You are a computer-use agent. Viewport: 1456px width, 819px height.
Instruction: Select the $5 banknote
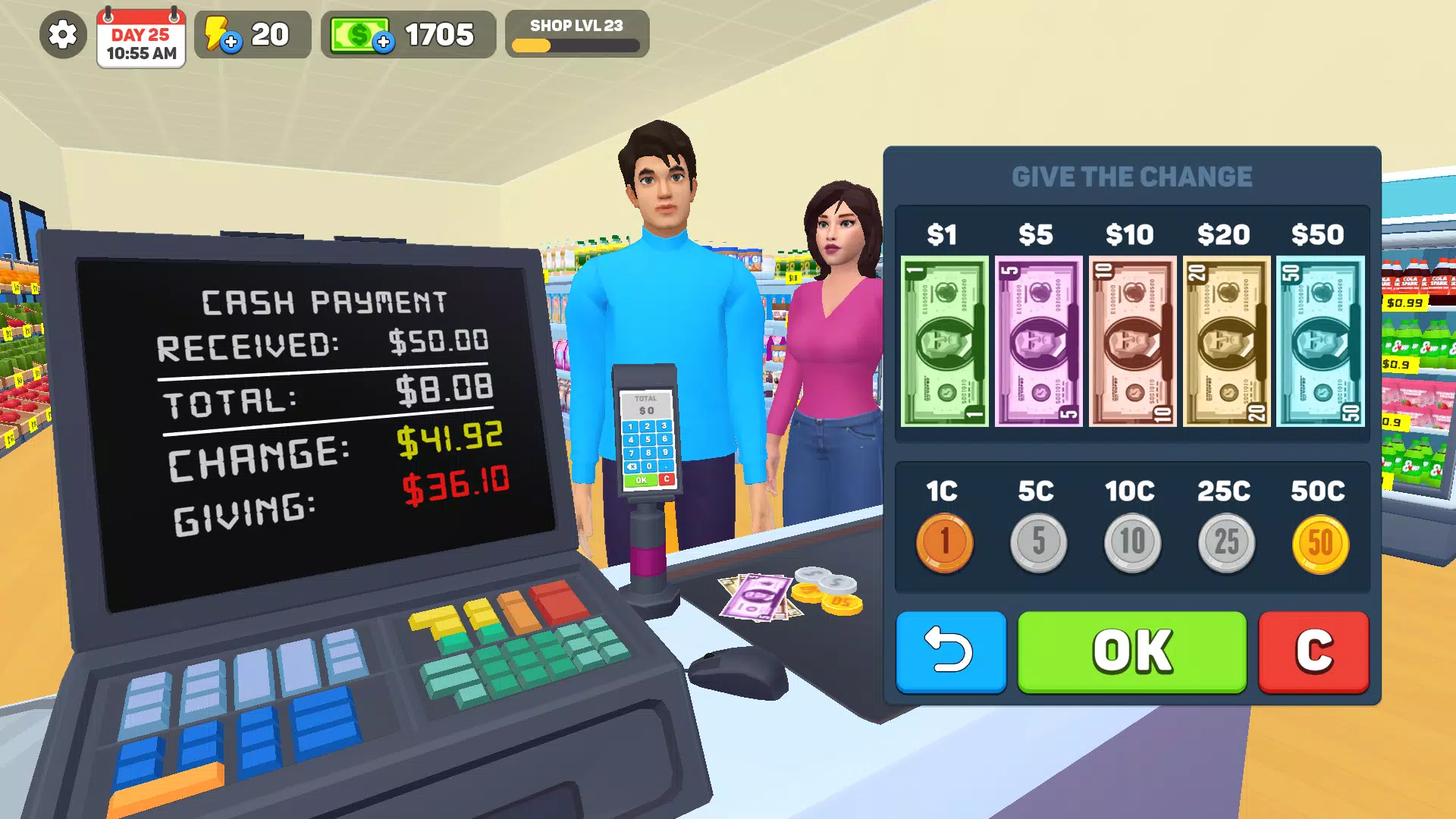(1038, 343)
